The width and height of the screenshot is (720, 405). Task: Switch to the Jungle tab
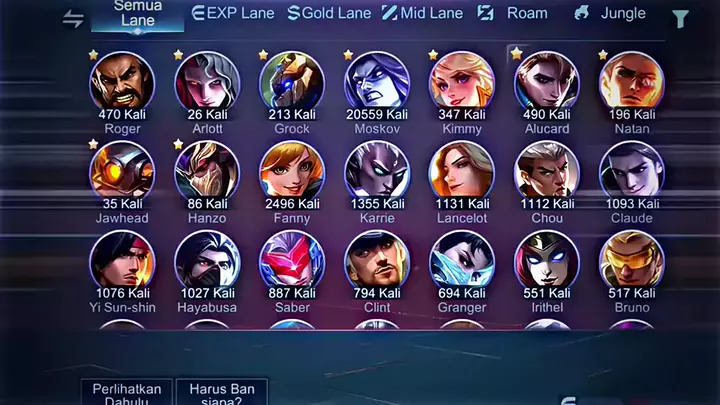pyautogui.click(x=609, y=14)
